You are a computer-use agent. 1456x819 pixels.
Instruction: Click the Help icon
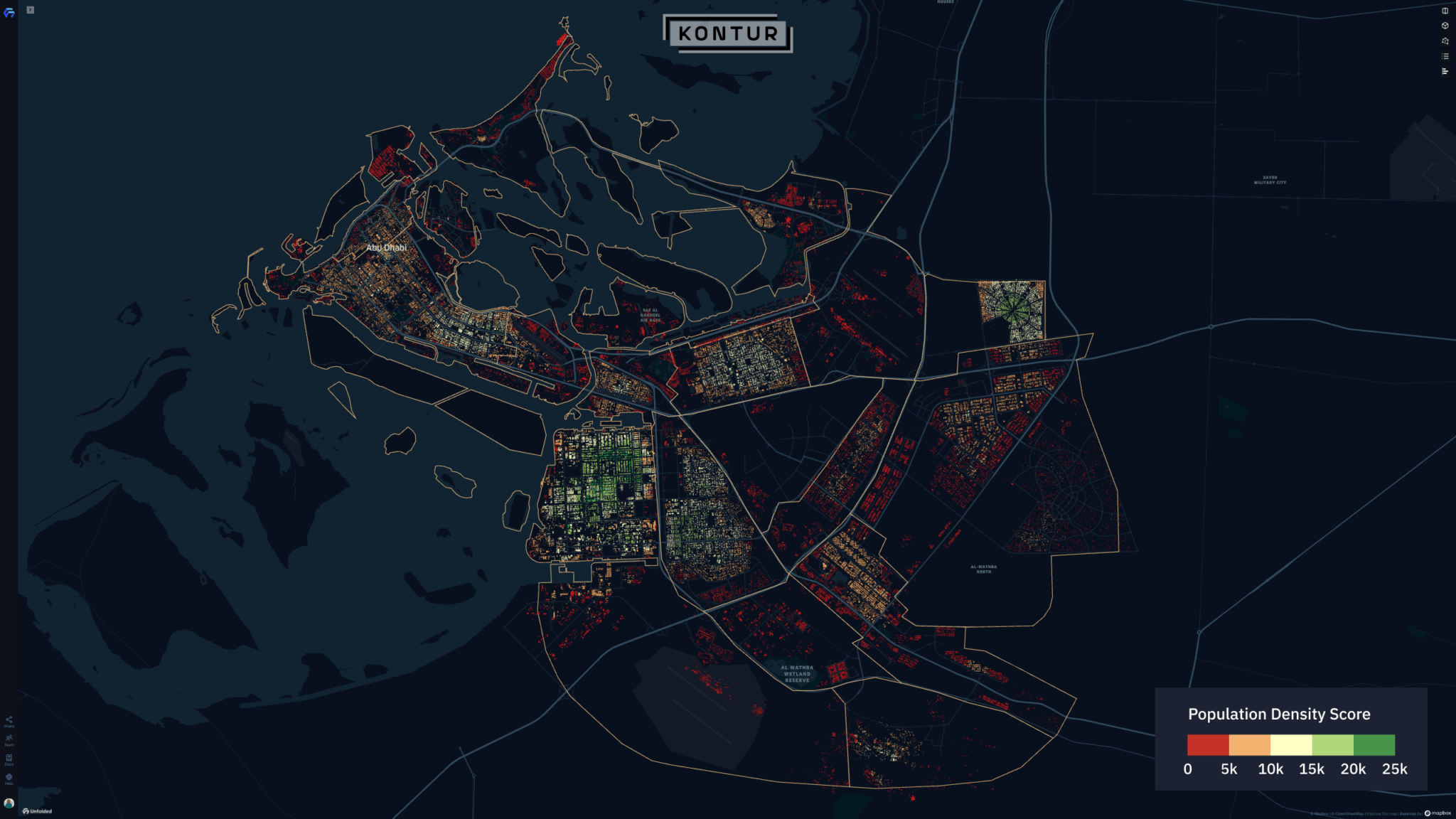9,776
